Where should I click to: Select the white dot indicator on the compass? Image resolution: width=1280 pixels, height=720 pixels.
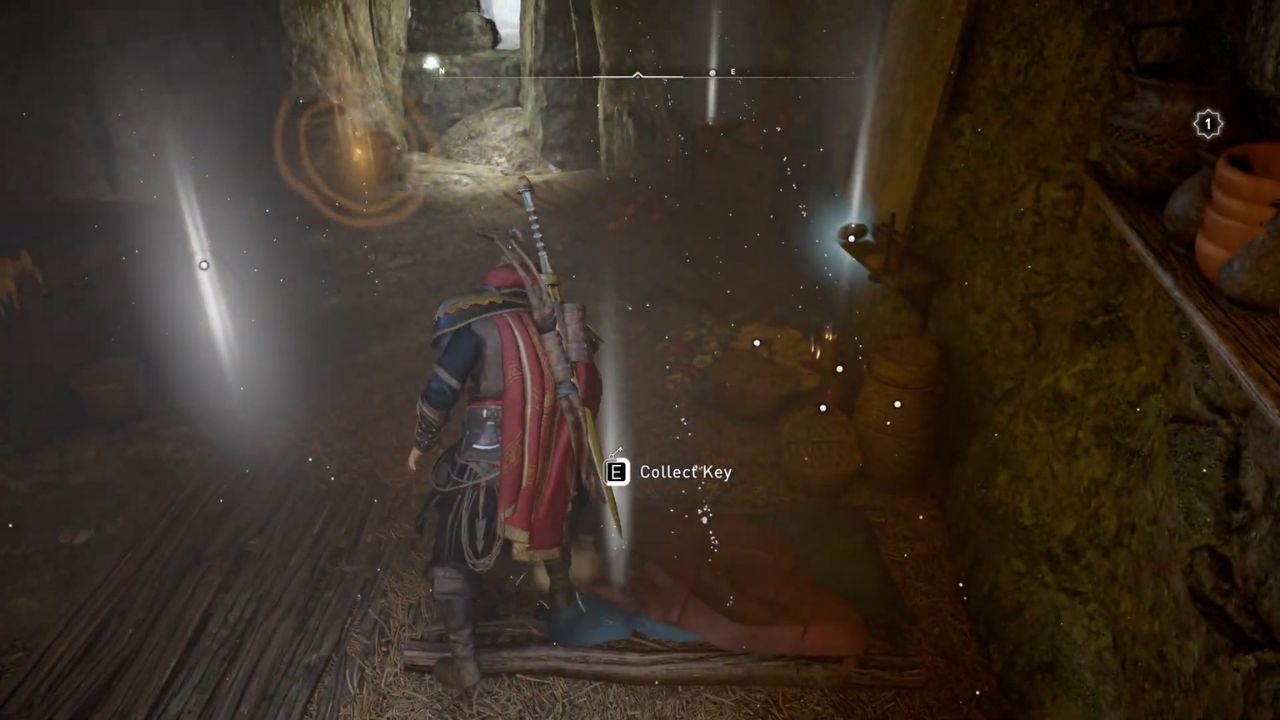(712, 73)
